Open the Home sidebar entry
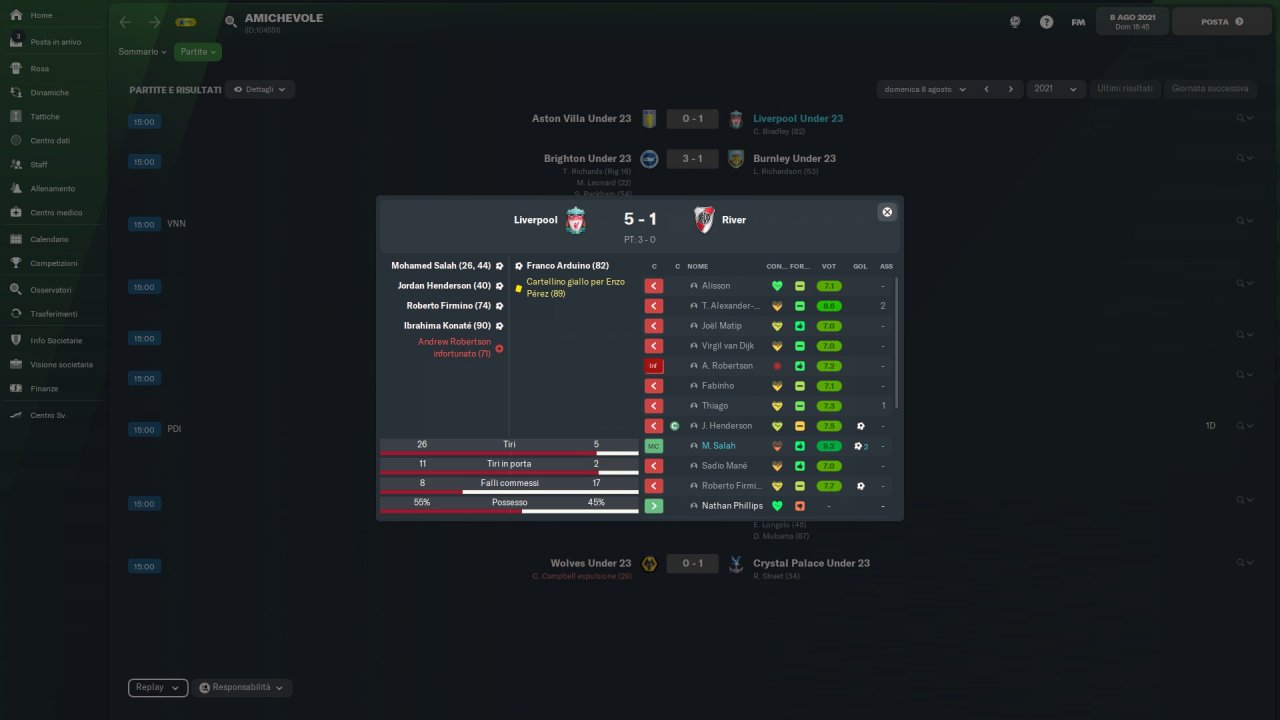This screenshot has height=720, width=1280. pos(41,16)
